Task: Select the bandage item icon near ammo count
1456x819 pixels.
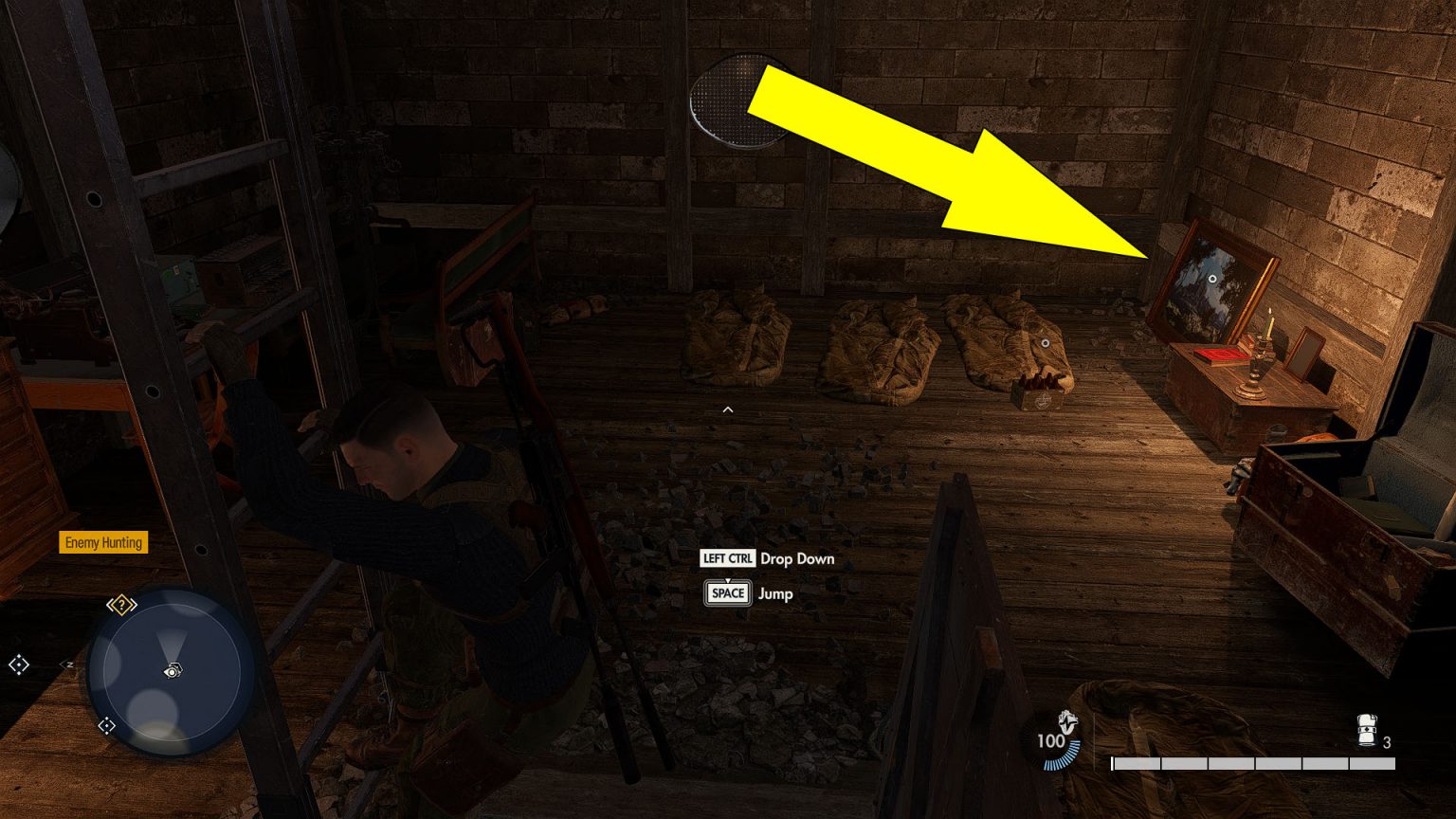Action: 1365,732
